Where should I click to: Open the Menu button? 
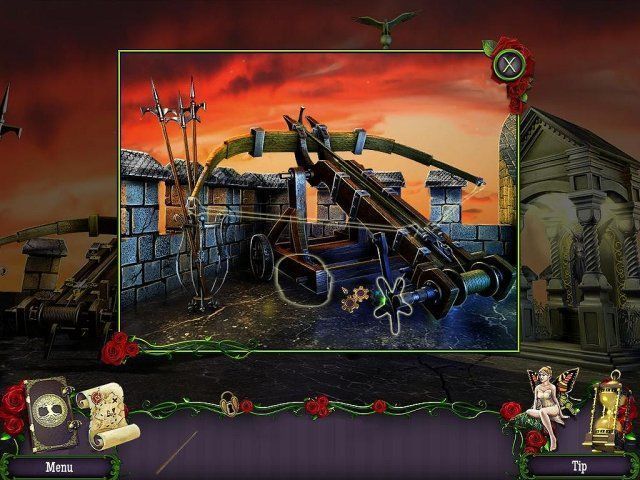pos(58,466)
